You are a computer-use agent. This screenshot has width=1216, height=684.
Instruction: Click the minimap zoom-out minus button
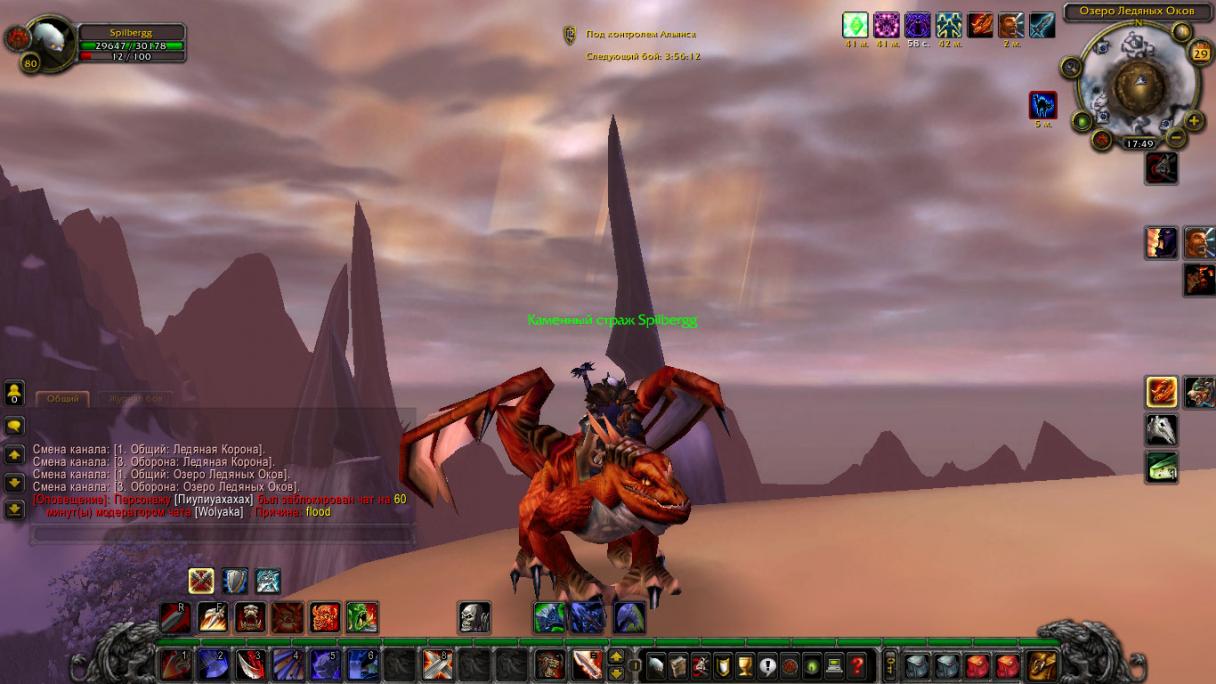pyautogui.click(x=1176, y=138)
